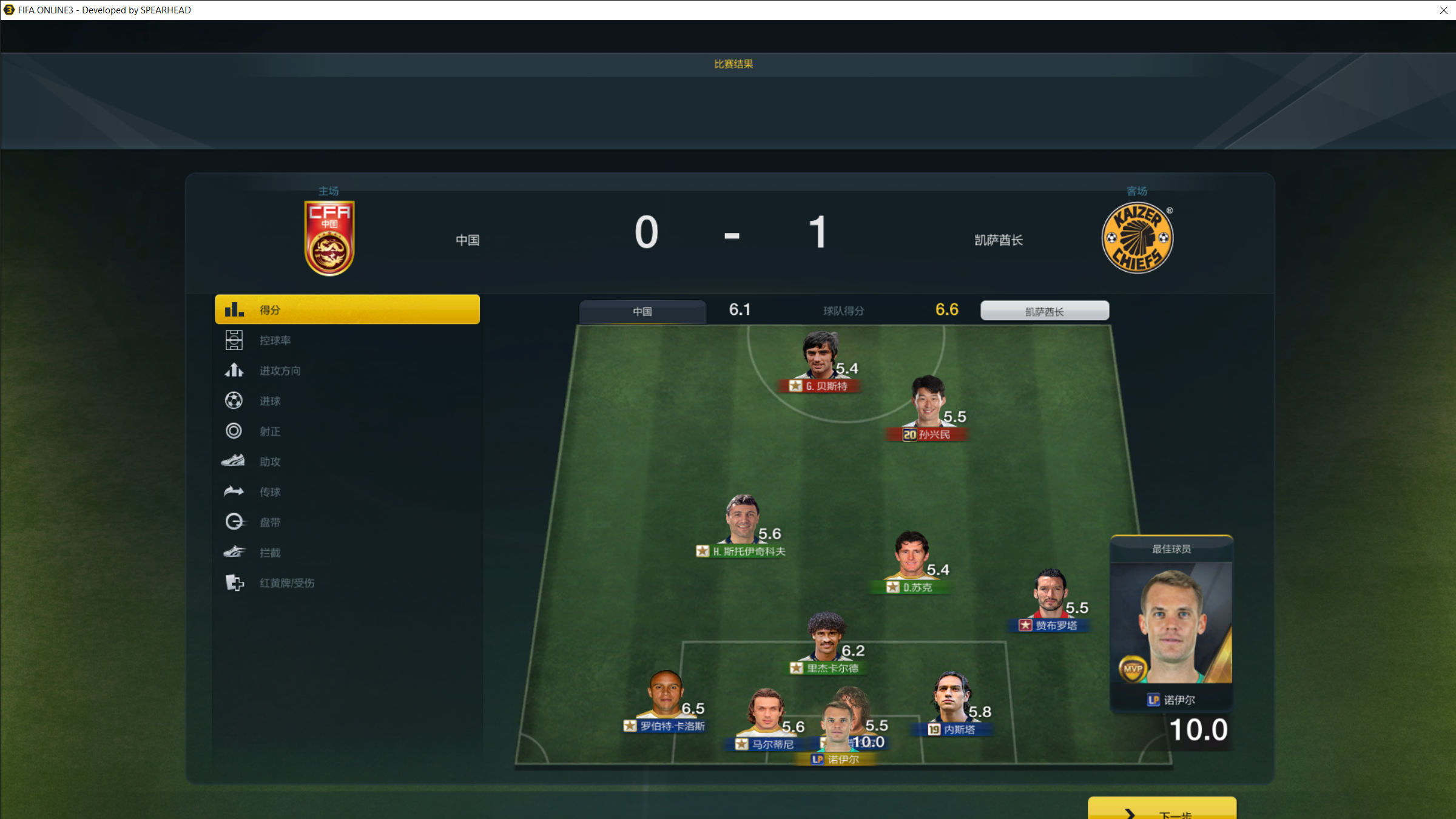Close the FIFA ONLINE3 window
1456x819 pixels.
pos(1443,10)
